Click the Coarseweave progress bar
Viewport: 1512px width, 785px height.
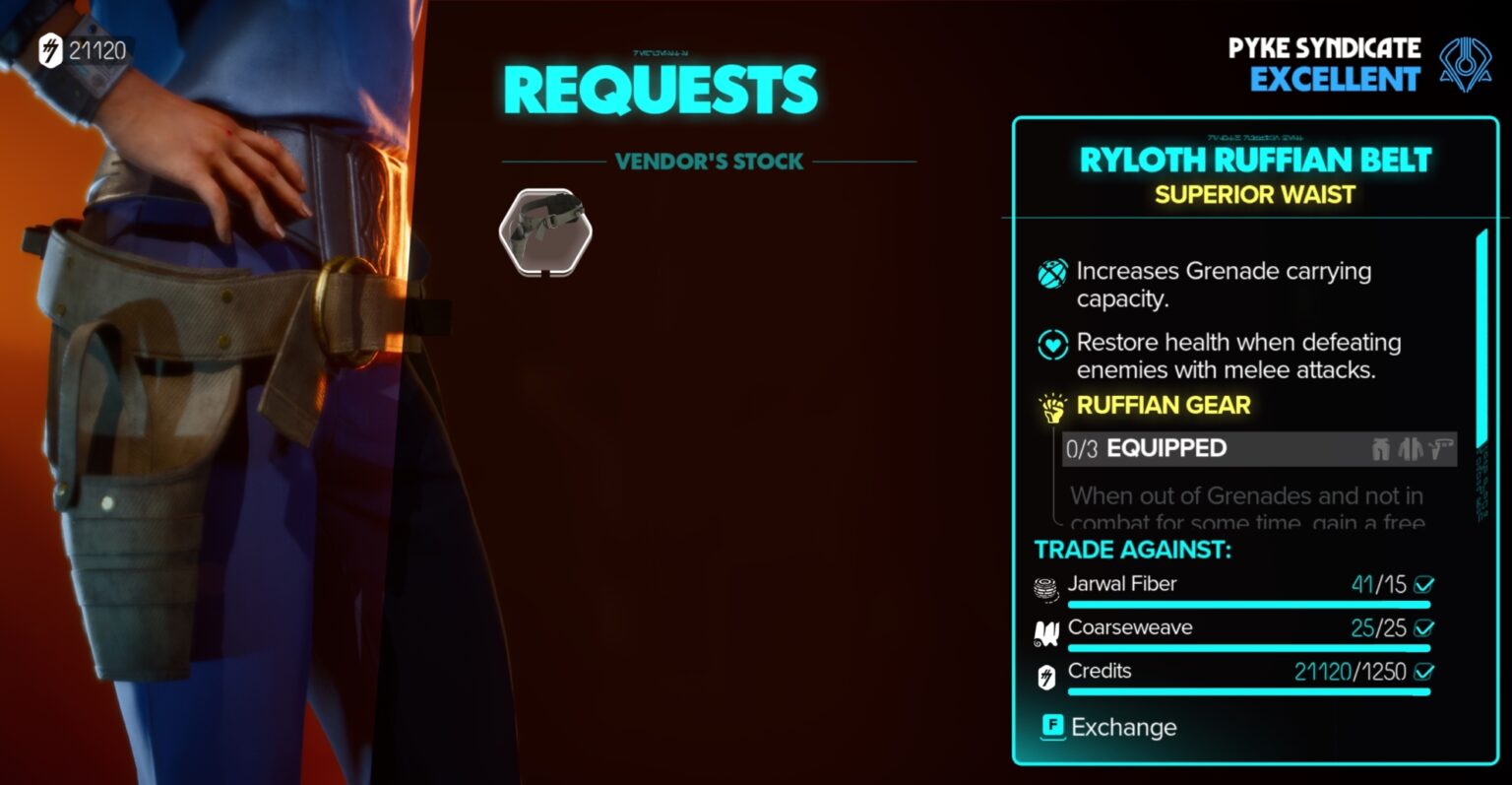tap(1248, 647)
